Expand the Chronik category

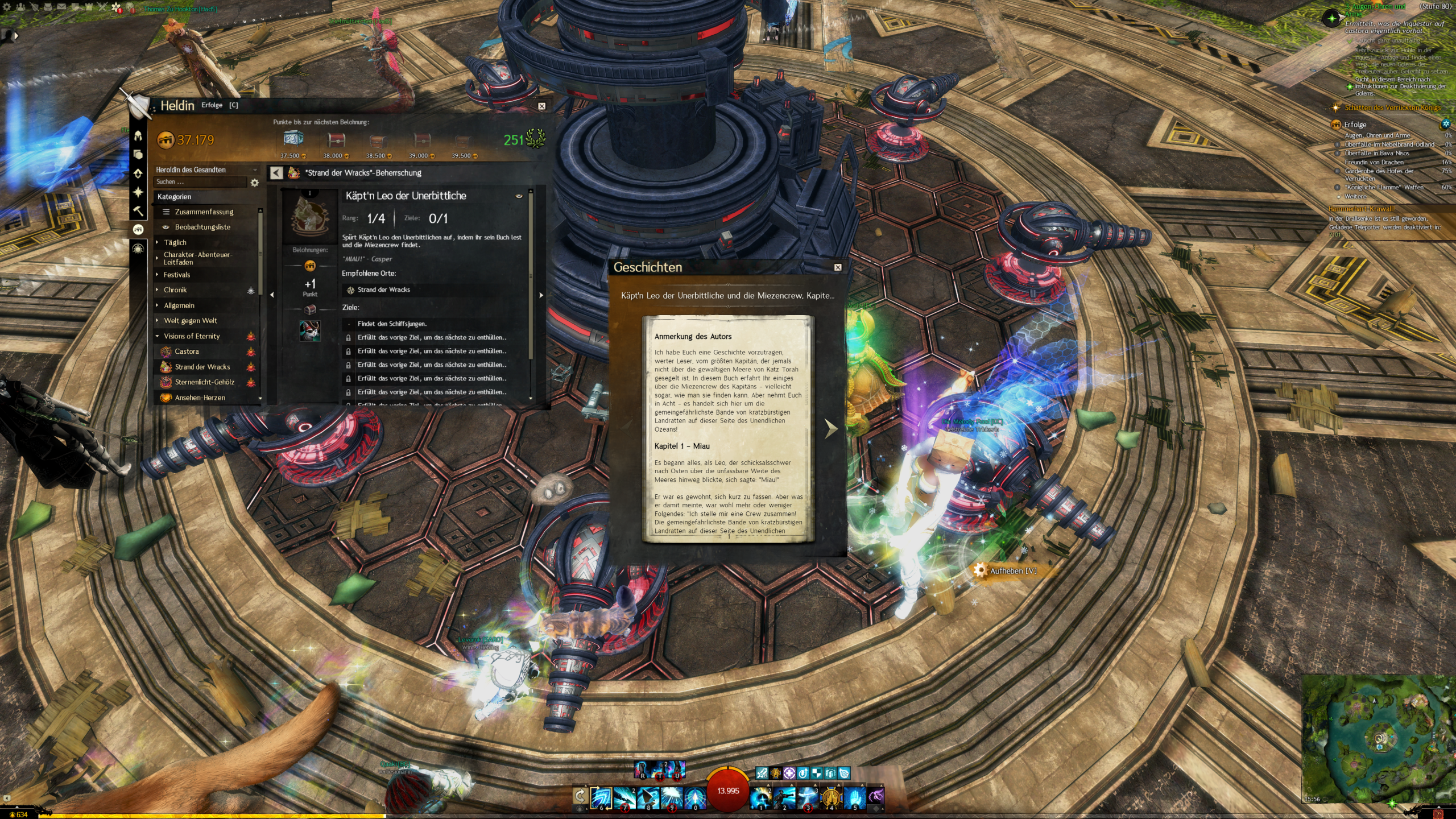[x=175, y=290]
